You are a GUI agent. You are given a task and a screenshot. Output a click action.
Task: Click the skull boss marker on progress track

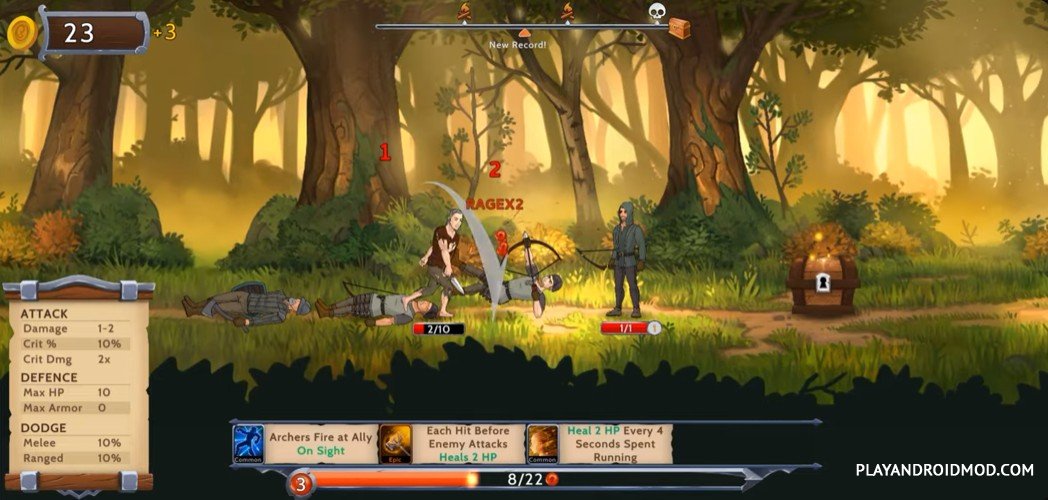657,12
